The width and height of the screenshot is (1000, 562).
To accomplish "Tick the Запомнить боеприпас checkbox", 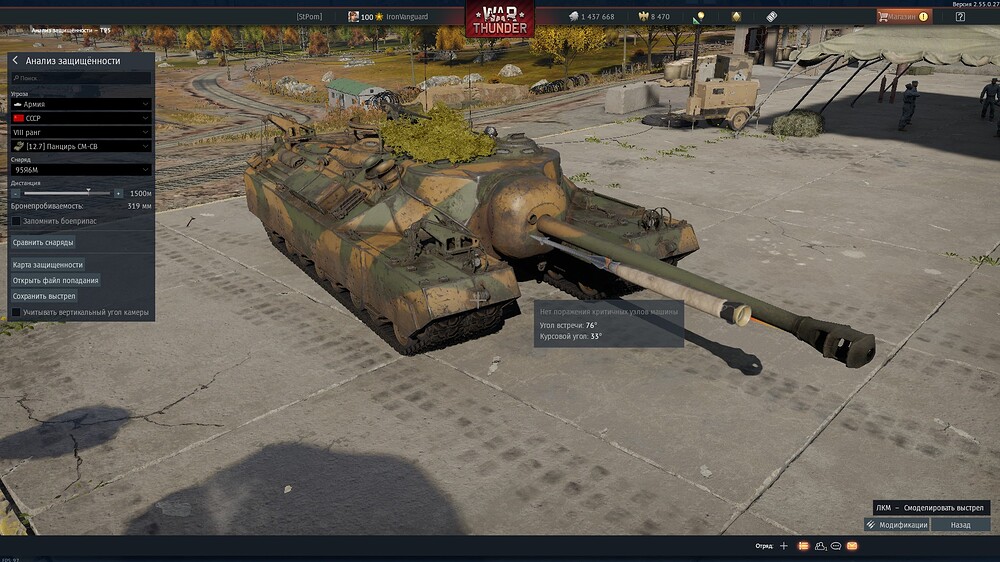I will (16, 219).
